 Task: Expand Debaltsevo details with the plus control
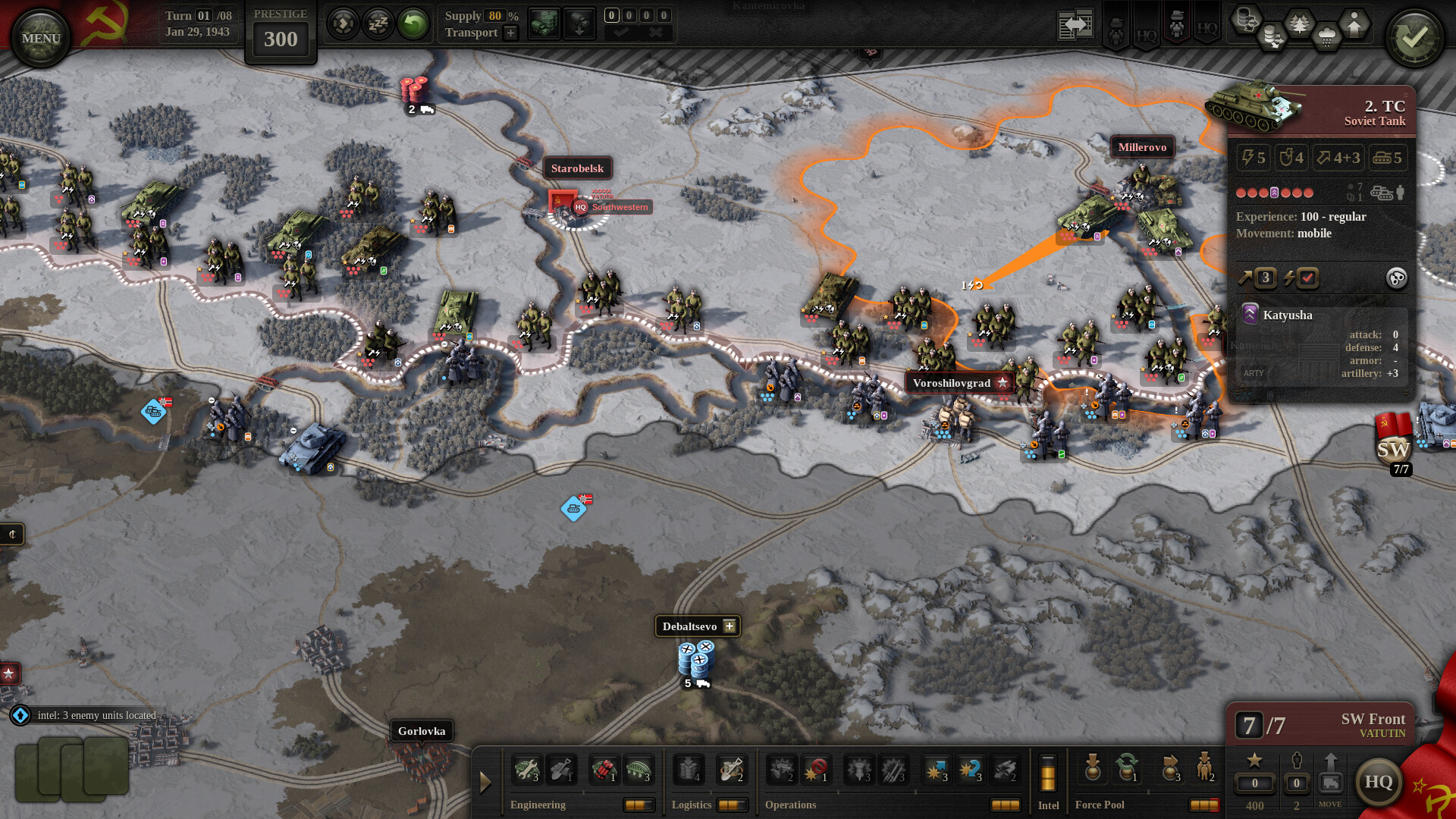click(729, 626)
